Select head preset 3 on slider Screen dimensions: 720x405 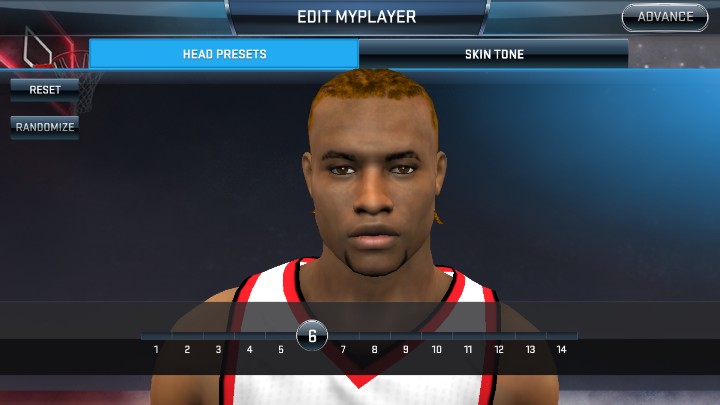tap(218, 349)
